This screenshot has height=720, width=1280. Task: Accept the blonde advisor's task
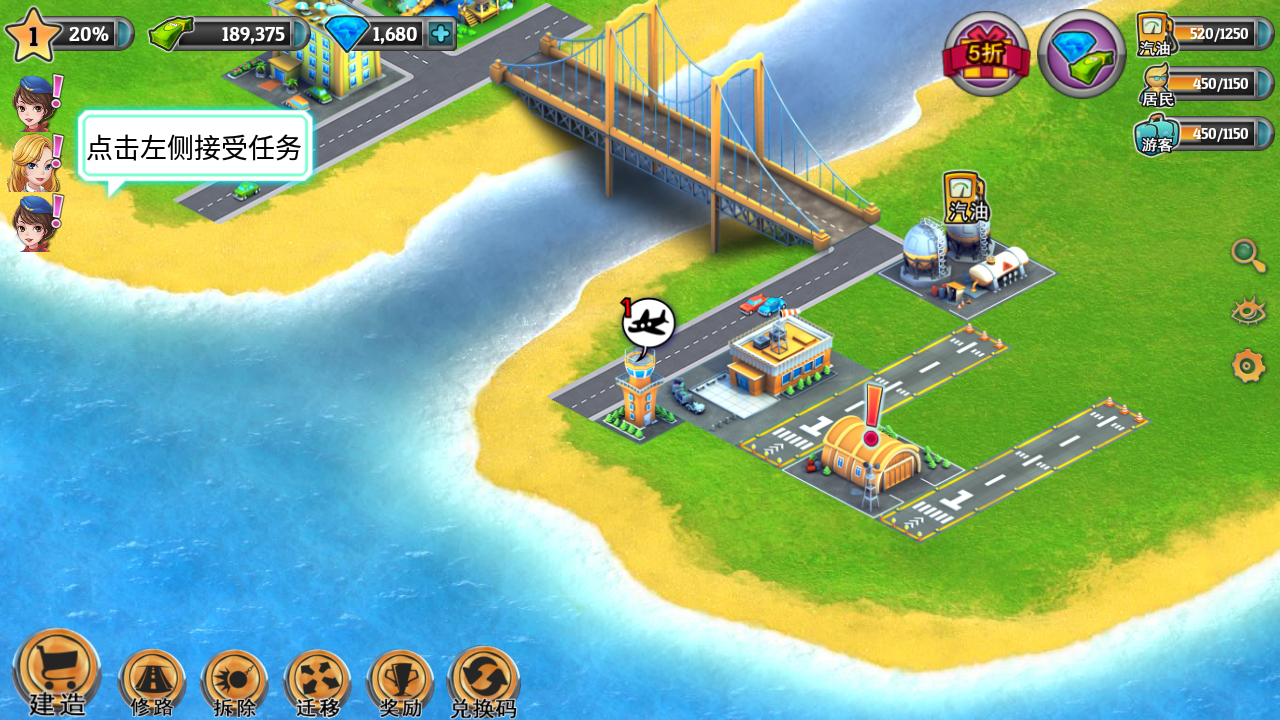point(33,163)
